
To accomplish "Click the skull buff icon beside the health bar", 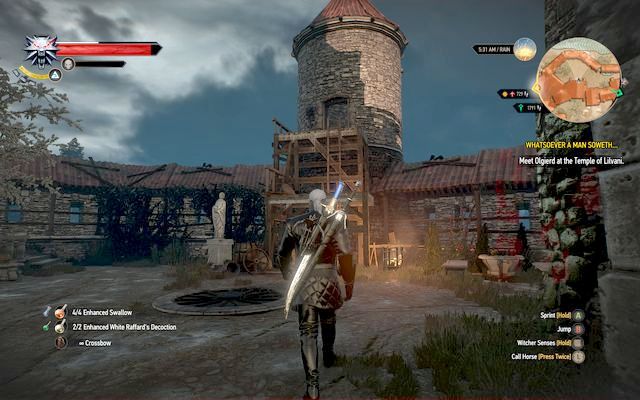I will click(68, 64).
